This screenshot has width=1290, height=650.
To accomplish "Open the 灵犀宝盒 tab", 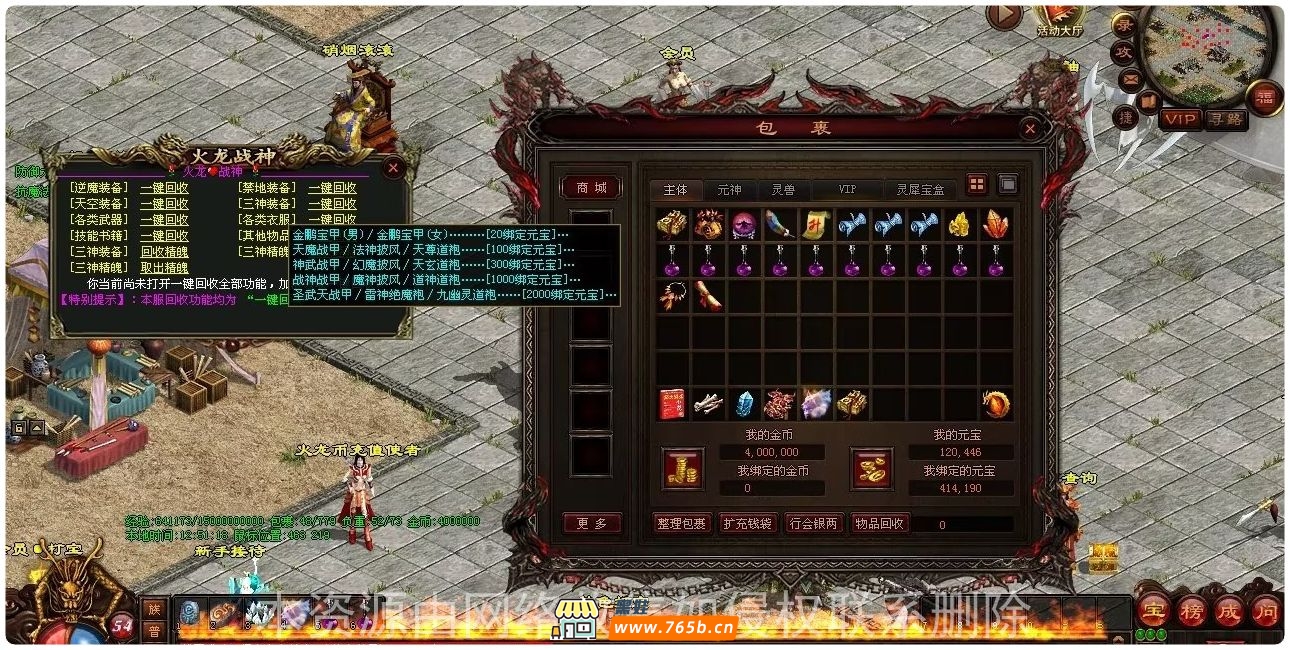I will click(x=920, y=189).
